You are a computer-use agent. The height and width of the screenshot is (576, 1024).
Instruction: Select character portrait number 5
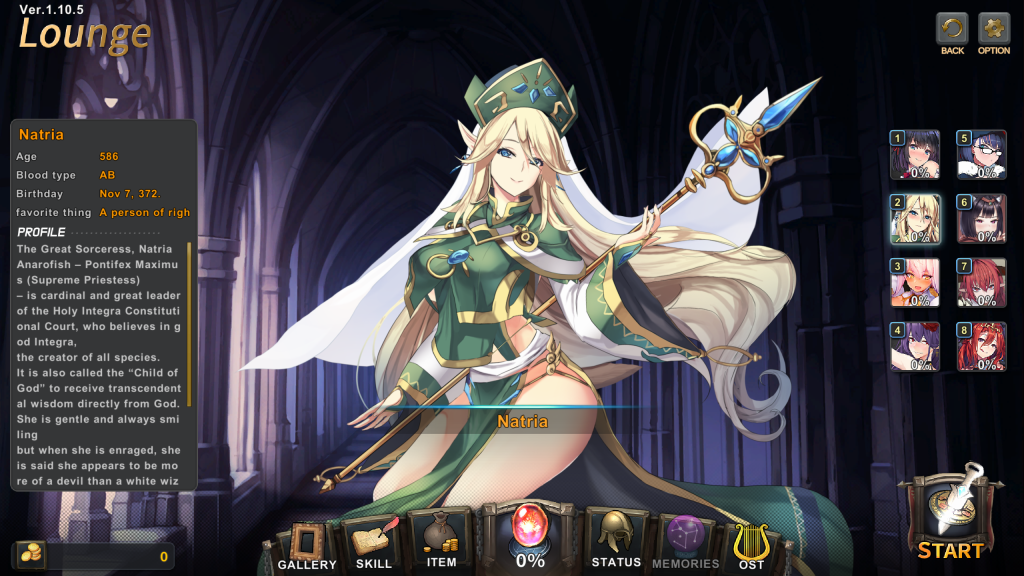click(981, 155)
